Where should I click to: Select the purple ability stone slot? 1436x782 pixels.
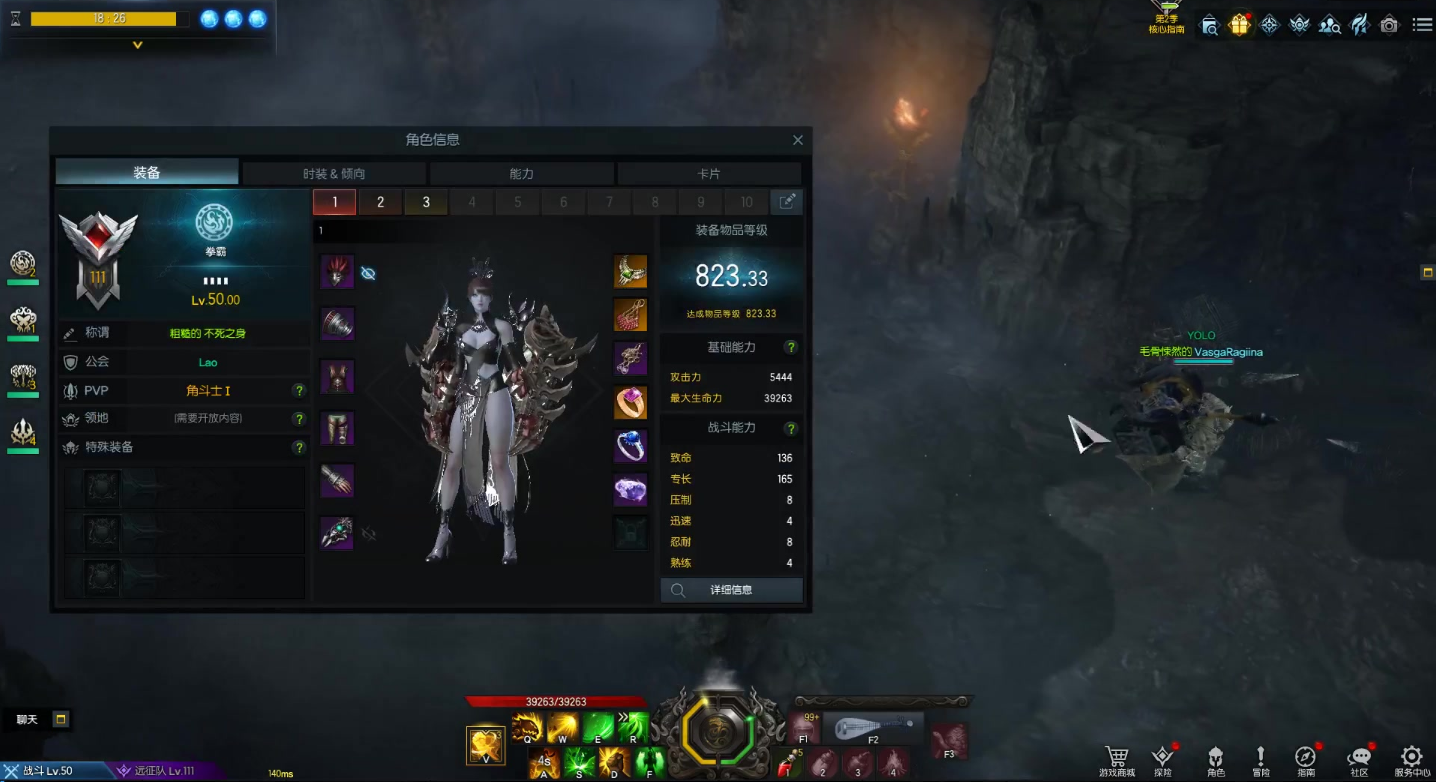click(x=630, y=490)
